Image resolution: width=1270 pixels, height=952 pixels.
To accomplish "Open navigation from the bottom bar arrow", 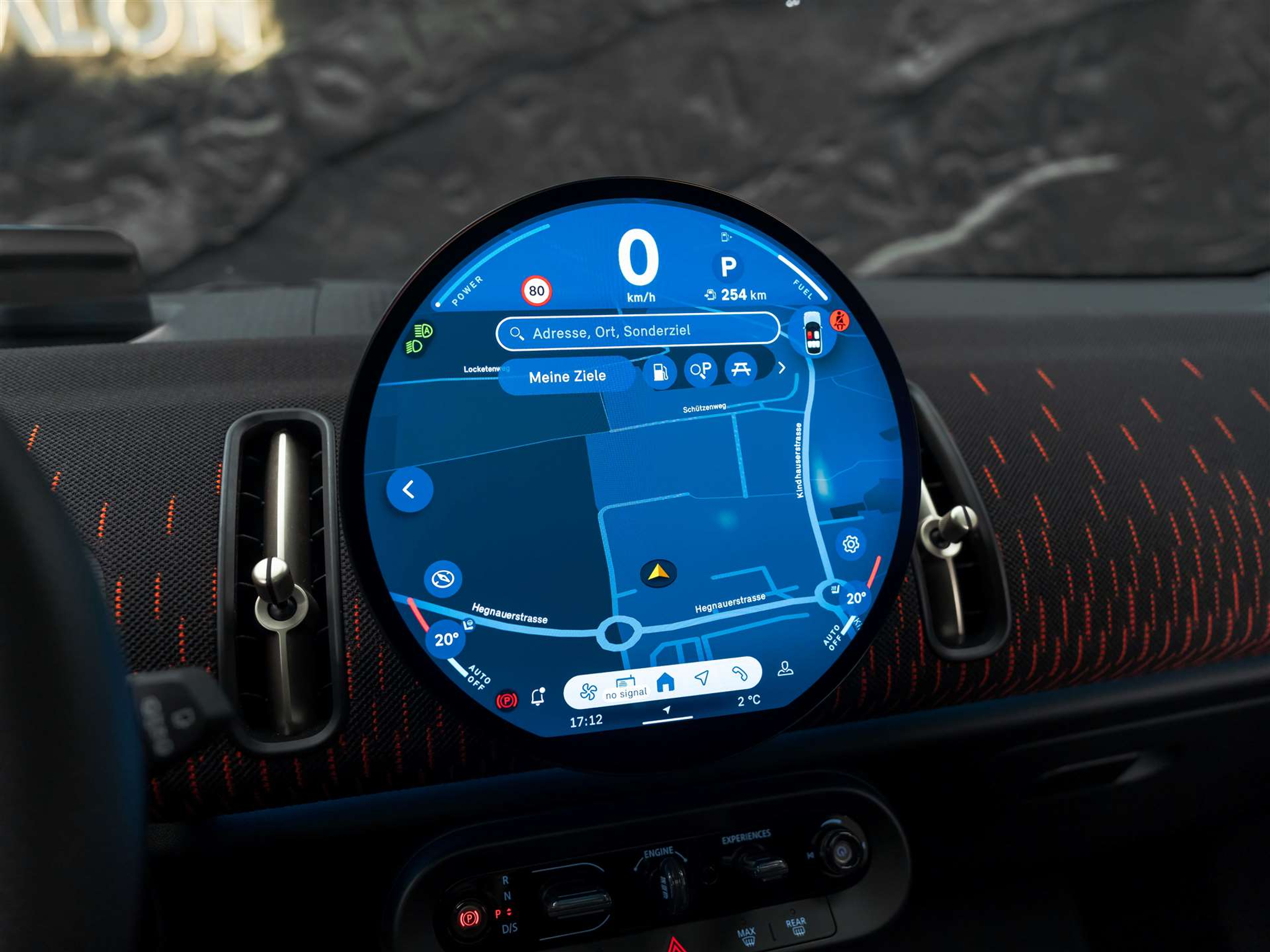I will coord(702,677).
